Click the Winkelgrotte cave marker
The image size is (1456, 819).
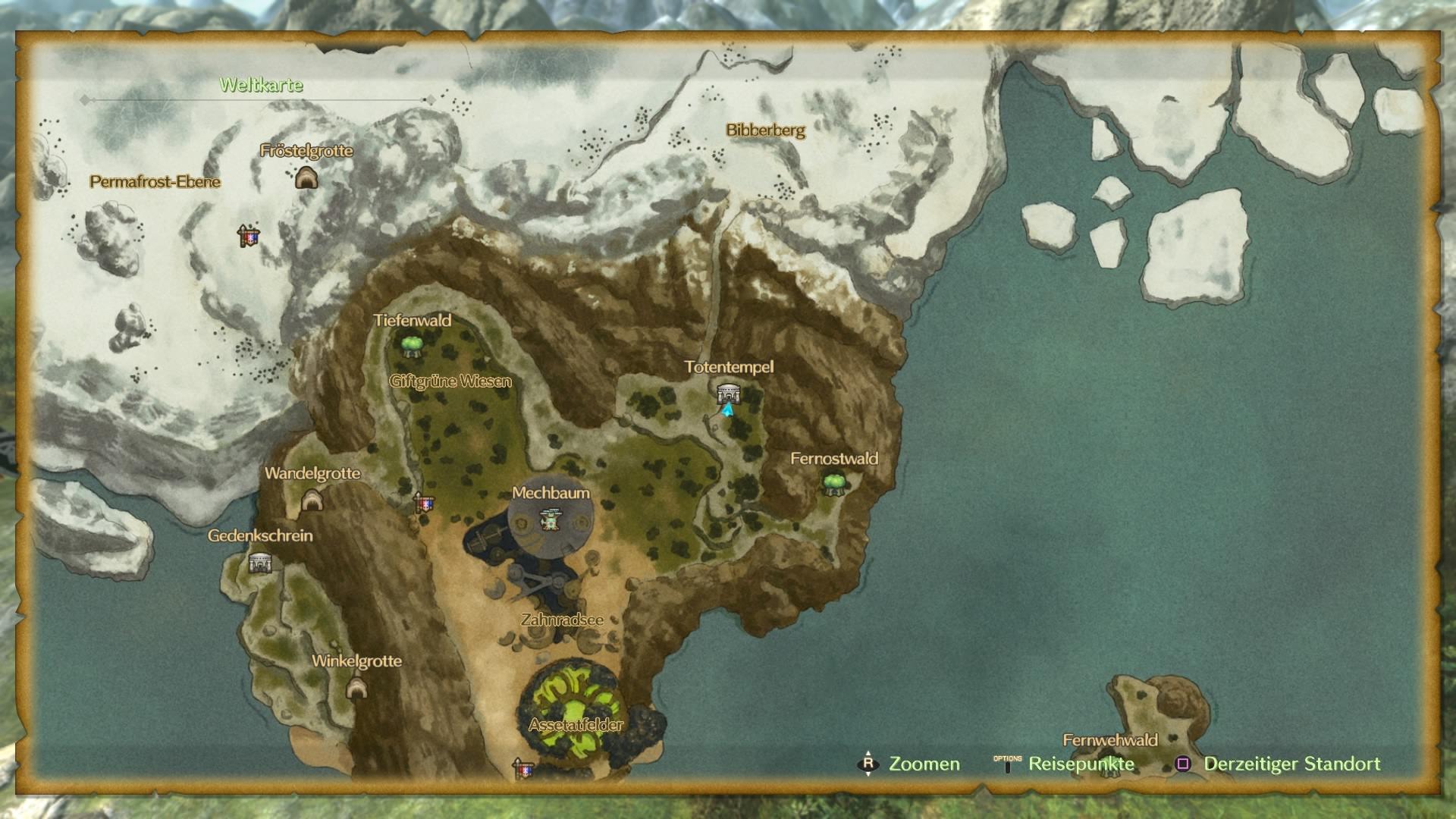pos(356,687)
